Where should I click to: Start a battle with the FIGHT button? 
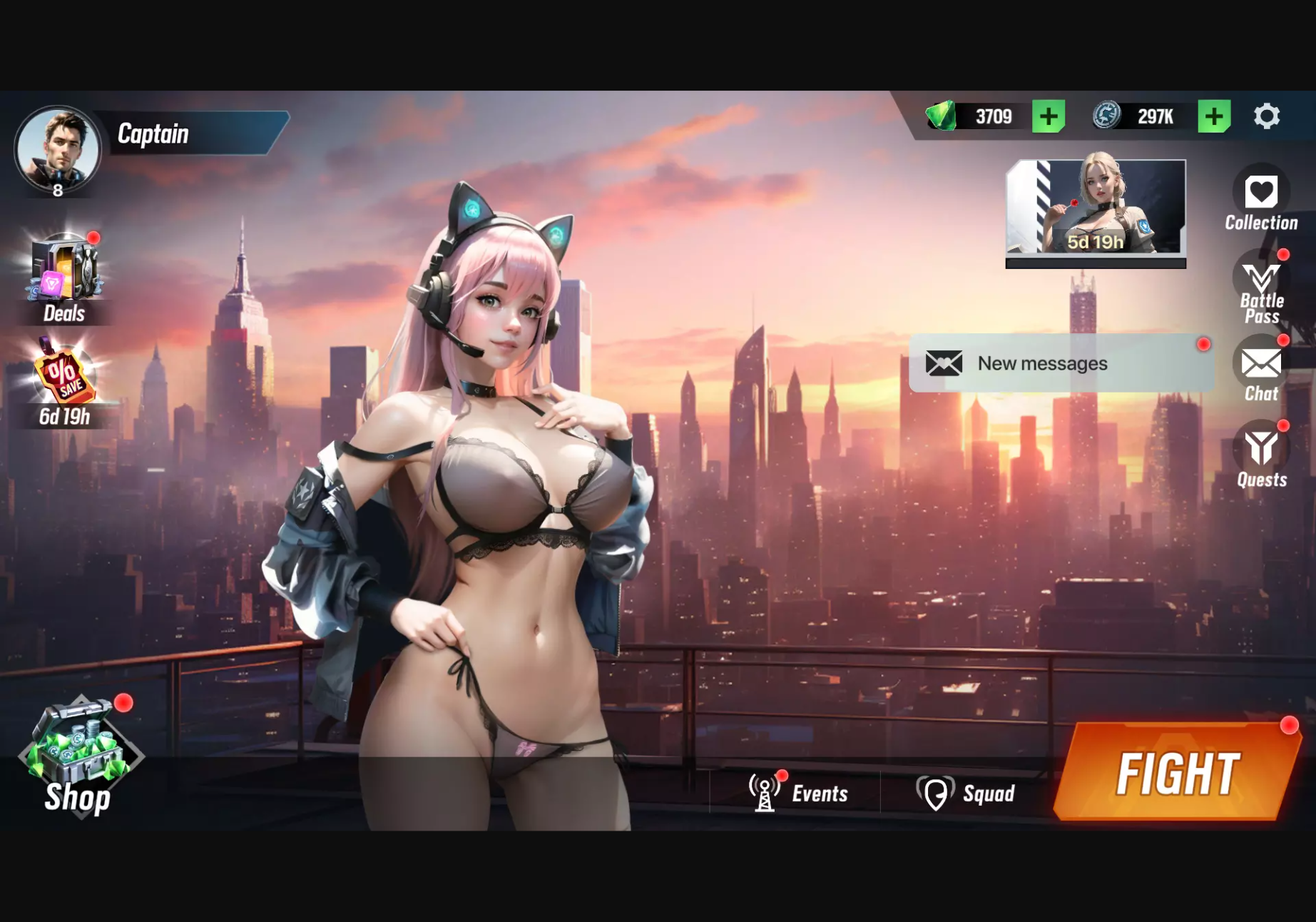point(1177,774)
